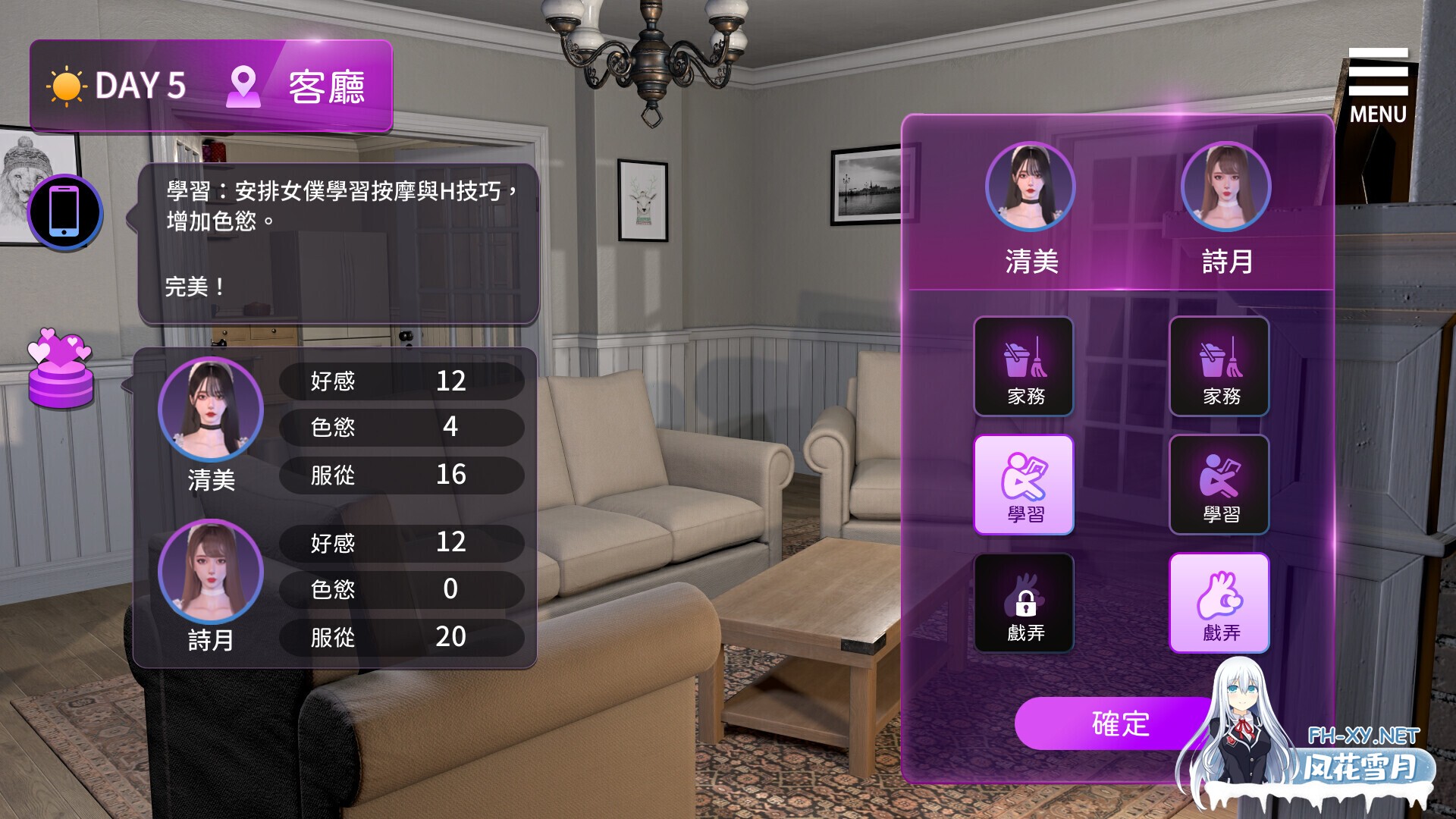Viewport: 1456px width, 819px height.
Task: Click 詩月's avatar in the left stats panel
Action: [212, 573]
